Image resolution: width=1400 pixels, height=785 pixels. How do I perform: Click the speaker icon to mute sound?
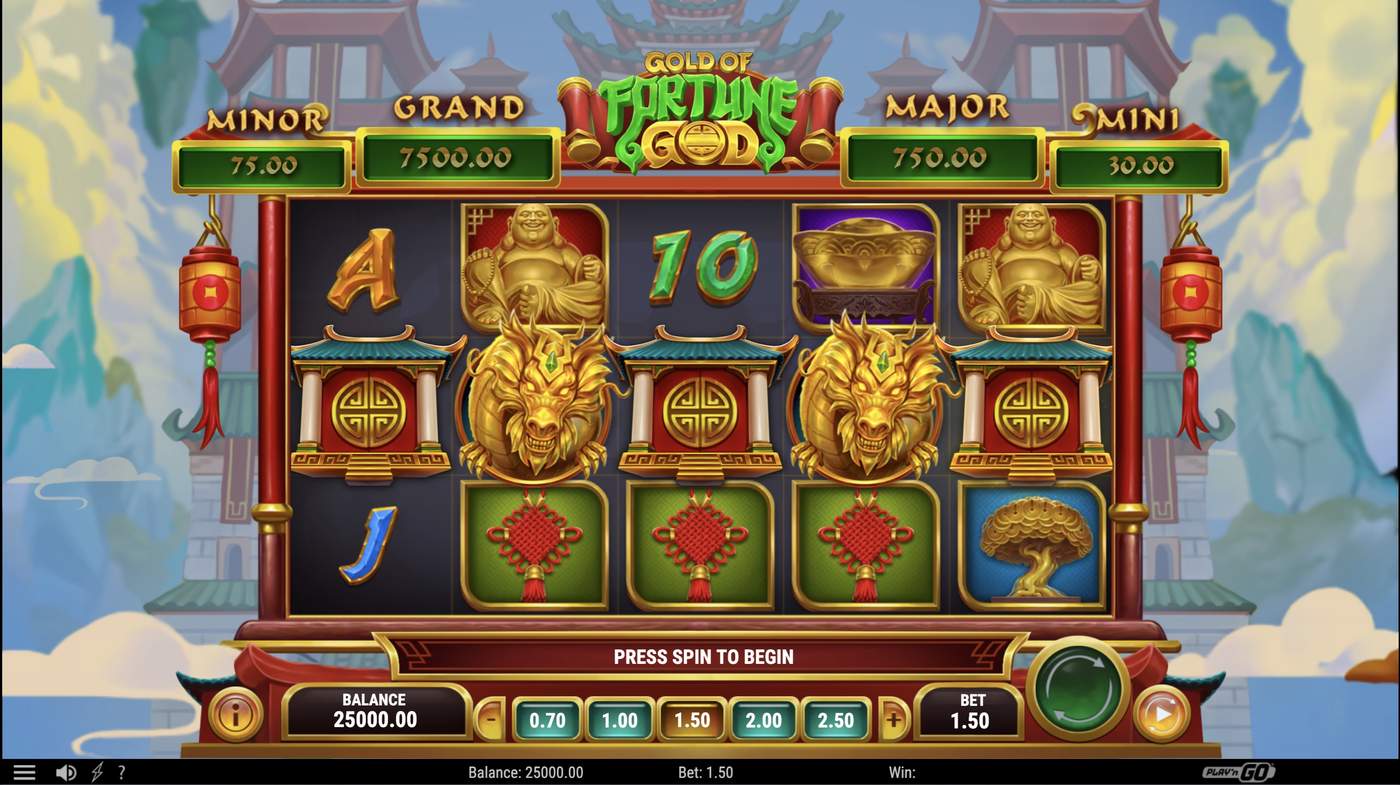coord(65,771)
